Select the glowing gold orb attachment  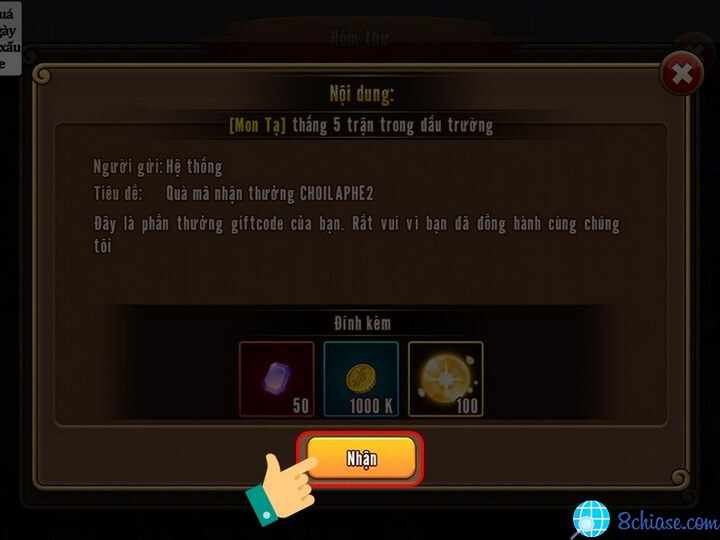point(445,379)
